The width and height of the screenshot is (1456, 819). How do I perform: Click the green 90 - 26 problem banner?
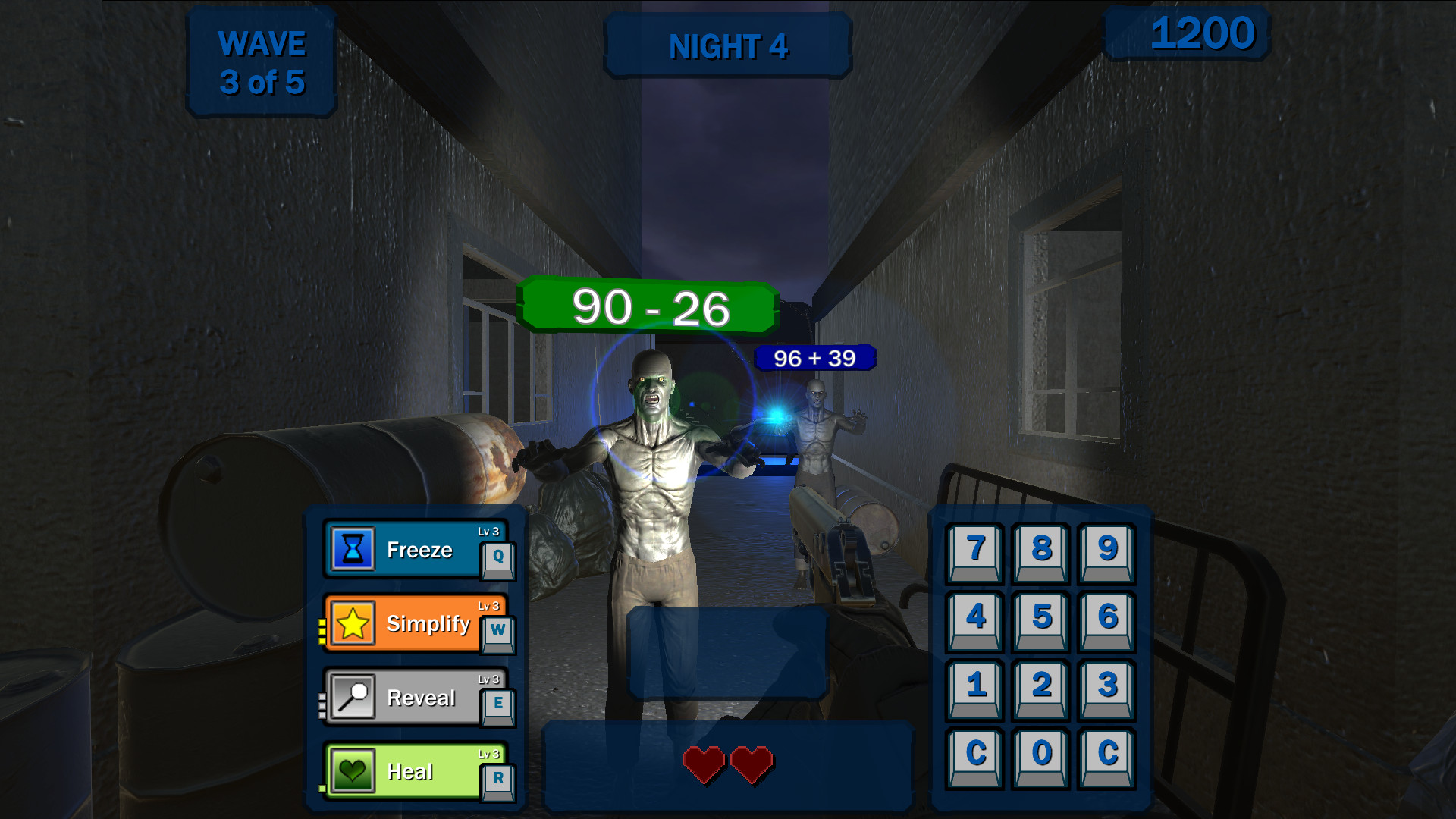648,307
